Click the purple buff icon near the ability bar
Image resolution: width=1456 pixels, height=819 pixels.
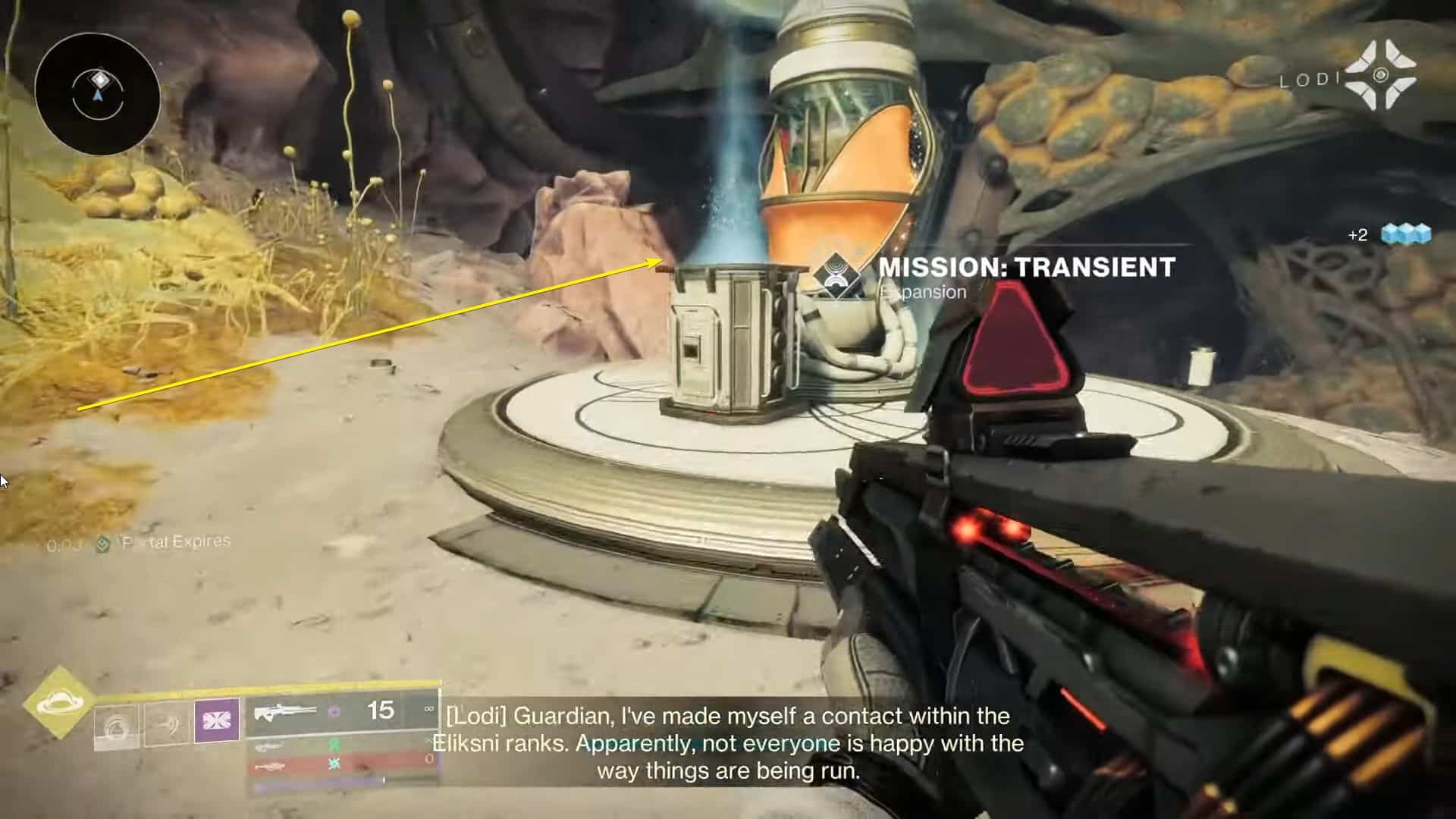[x=218, y=722]
